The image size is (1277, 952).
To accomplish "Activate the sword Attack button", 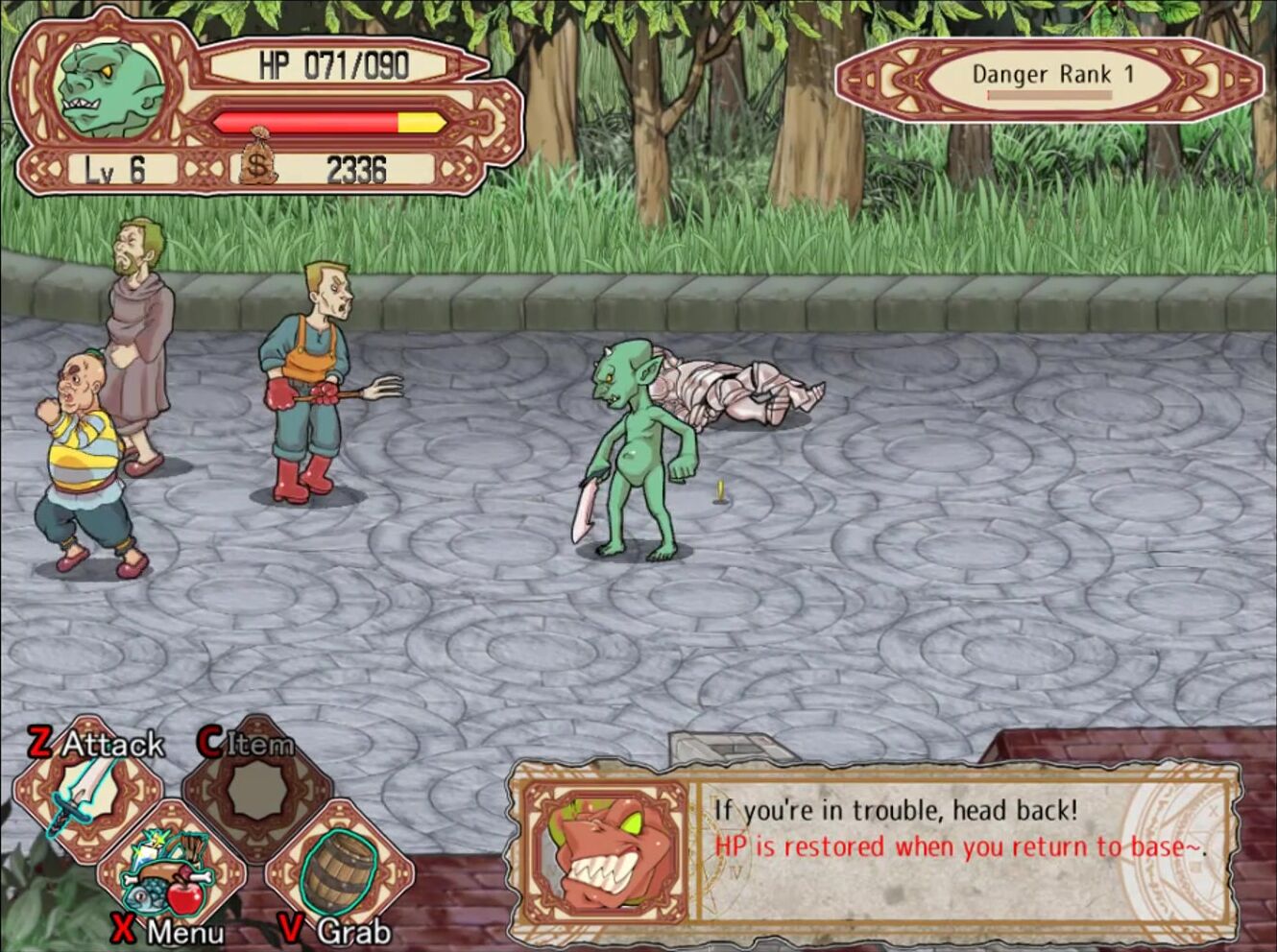I will (x=86, y=793).
